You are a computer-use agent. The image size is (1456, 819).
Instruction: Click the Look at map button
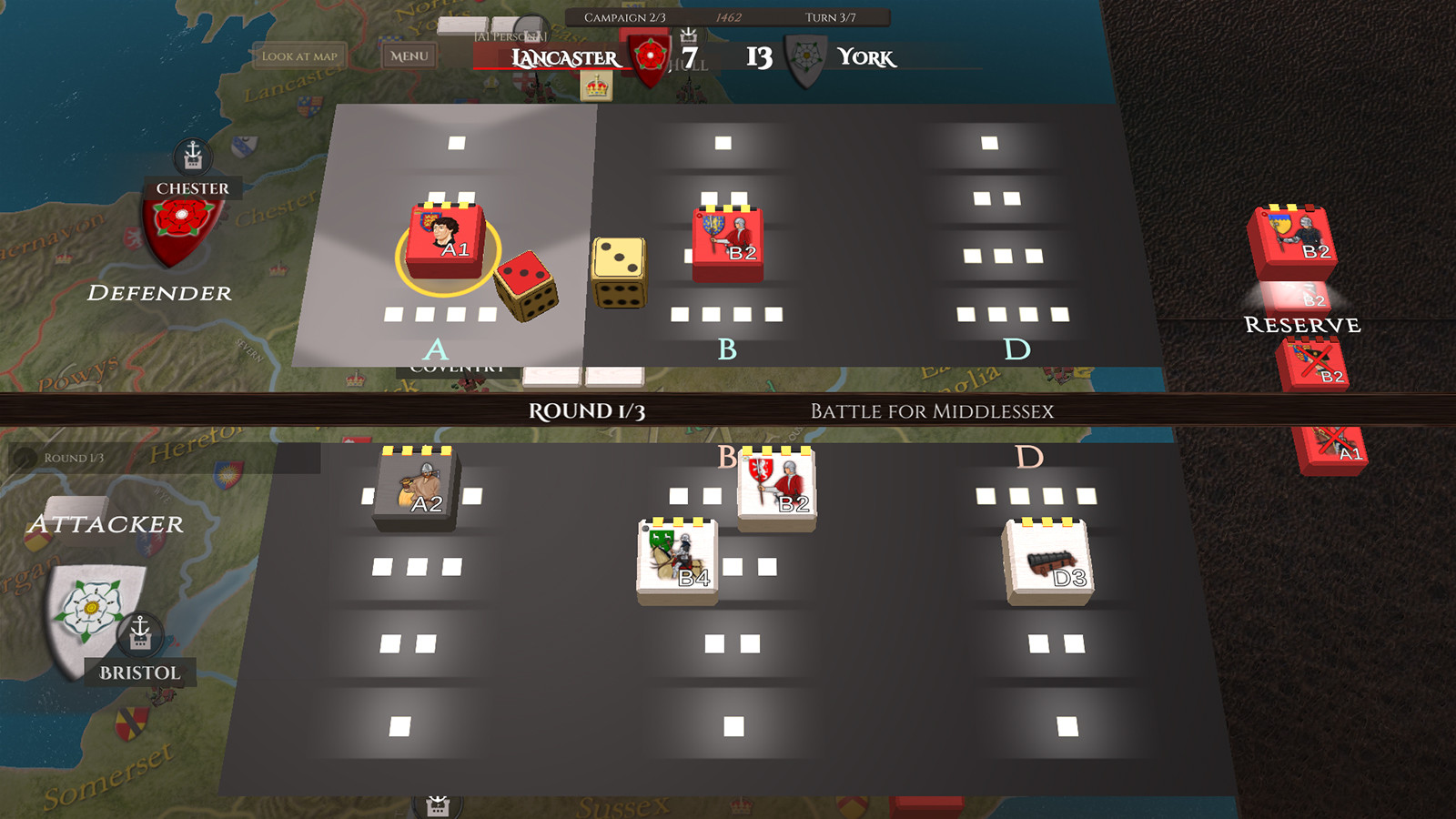point(300,54)
